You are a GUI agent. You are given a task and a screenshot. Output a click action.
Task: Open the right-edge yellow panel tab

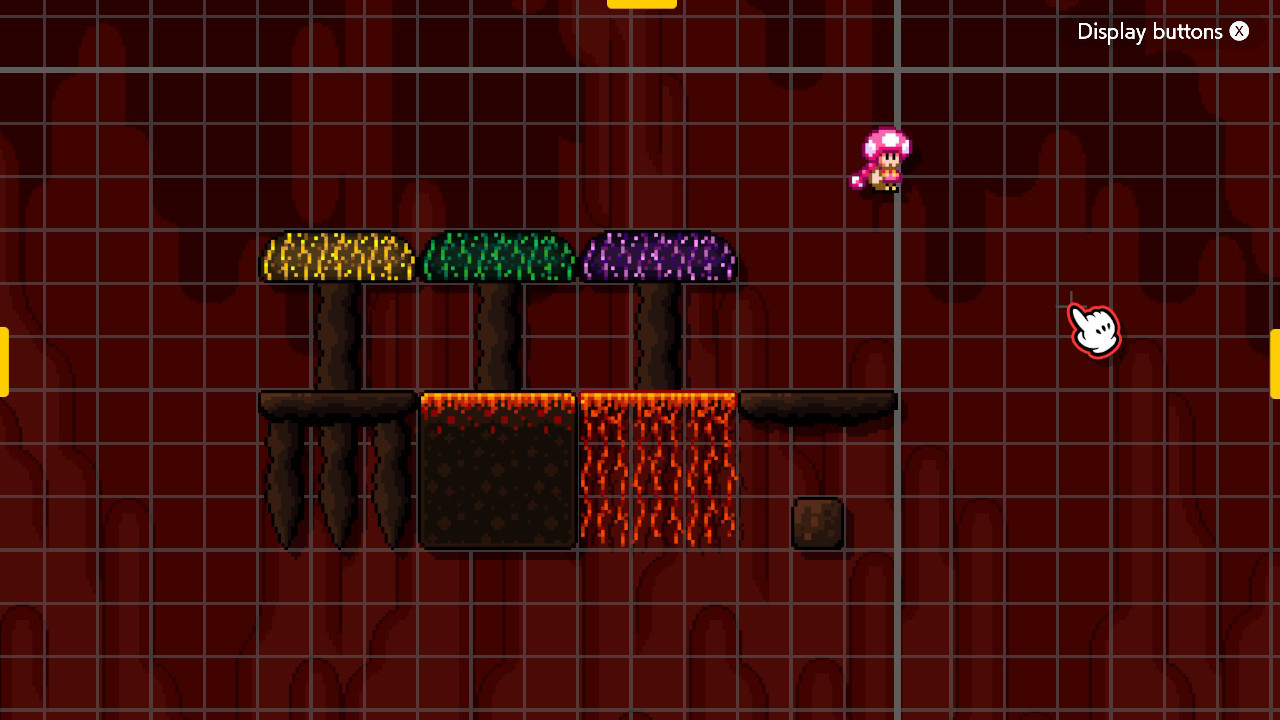click(x=1276, y=362)
